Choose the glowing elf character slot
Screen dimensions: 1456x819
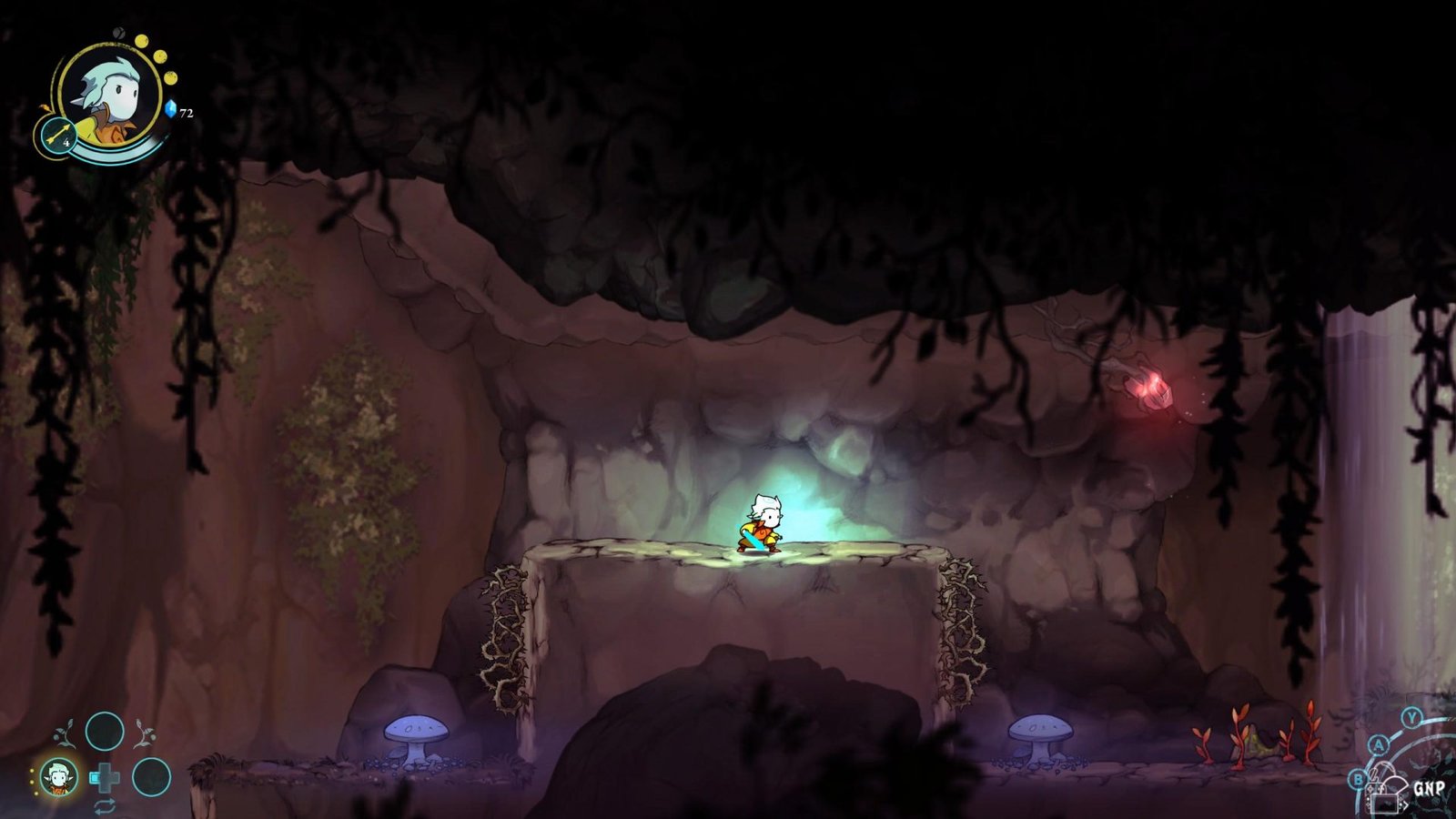[59, 777]
